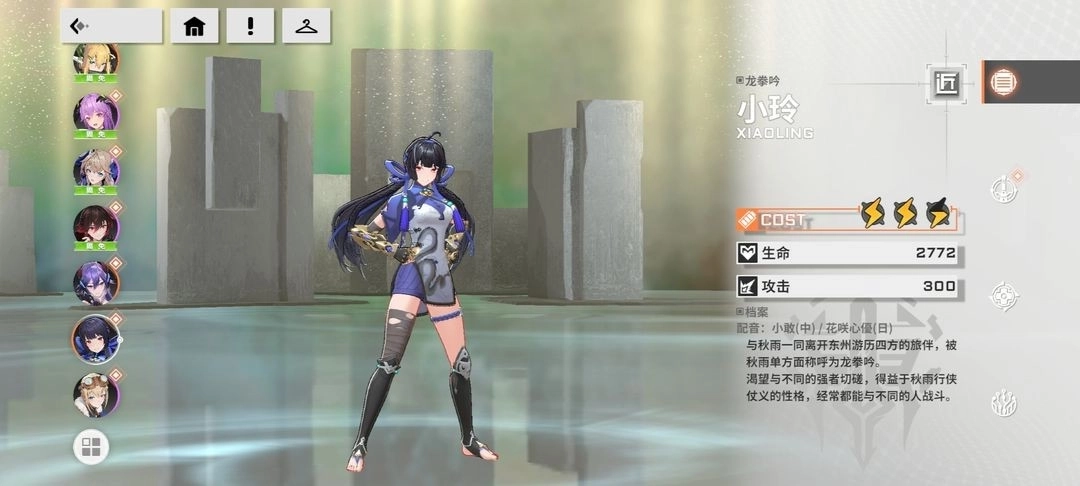Open the clothes hanger outfit menu
1080x486 pixels.
point(306,26)
